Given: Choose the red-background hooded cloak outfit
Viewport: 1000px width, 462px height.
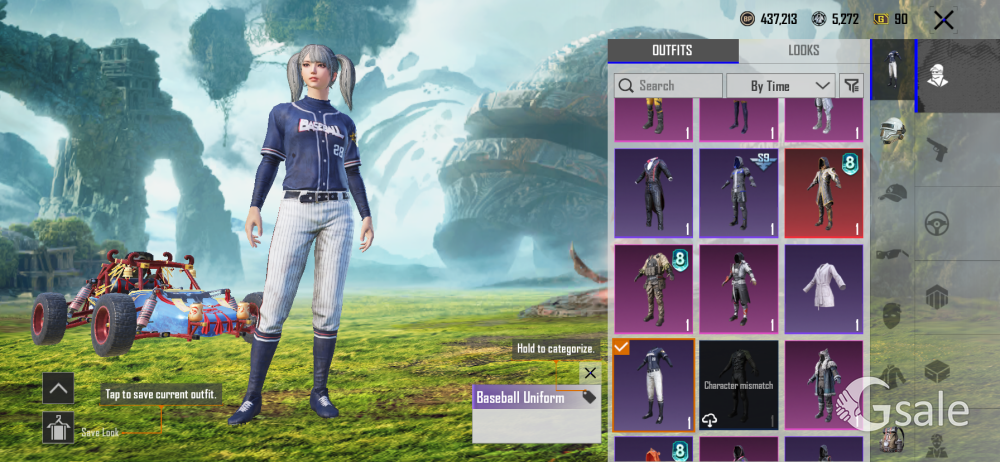Looking at the screenshot, I should pyautogui.click(x=824, y=193).
